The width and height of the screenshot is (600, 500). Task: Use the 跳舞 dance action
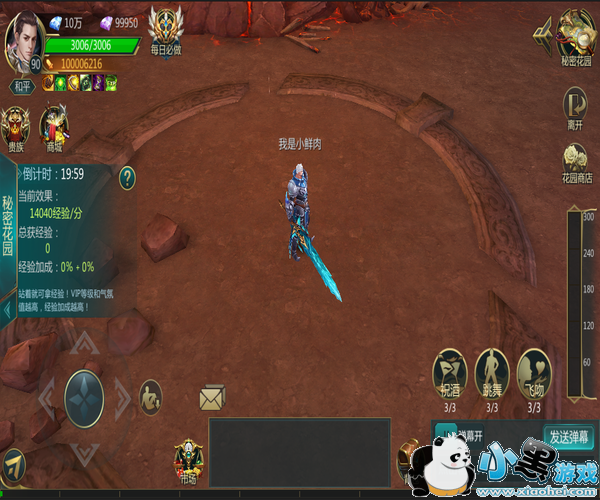pos(492,375)
